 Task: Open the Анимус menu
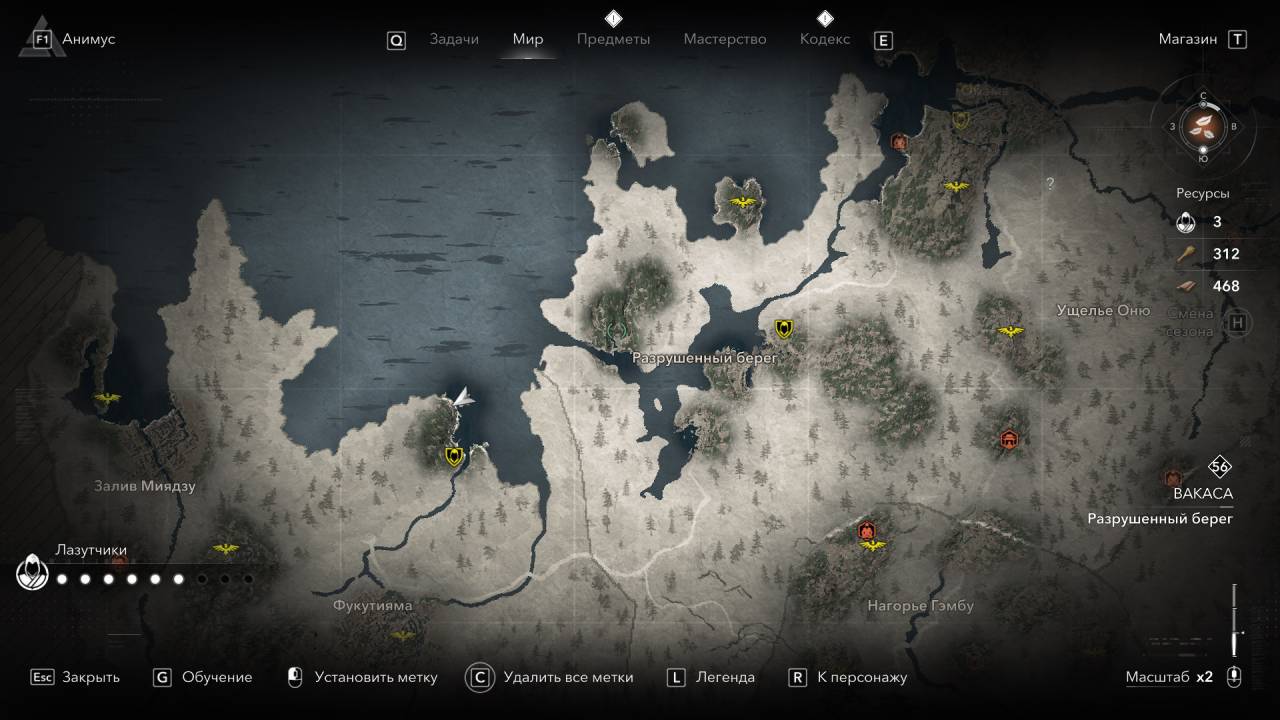pyautogui.click(x=88, y=39)
